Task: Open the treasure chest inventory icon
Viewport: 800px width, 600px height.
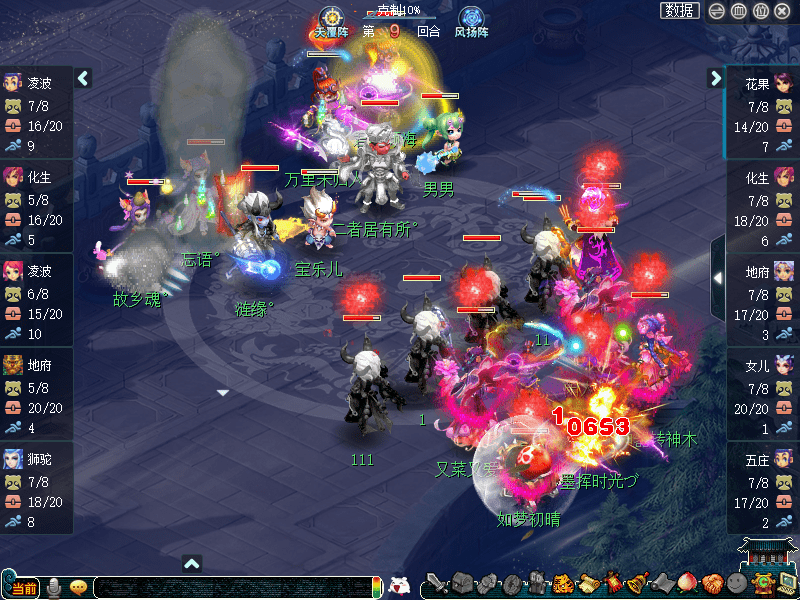Action: click(x=462, y=583)
